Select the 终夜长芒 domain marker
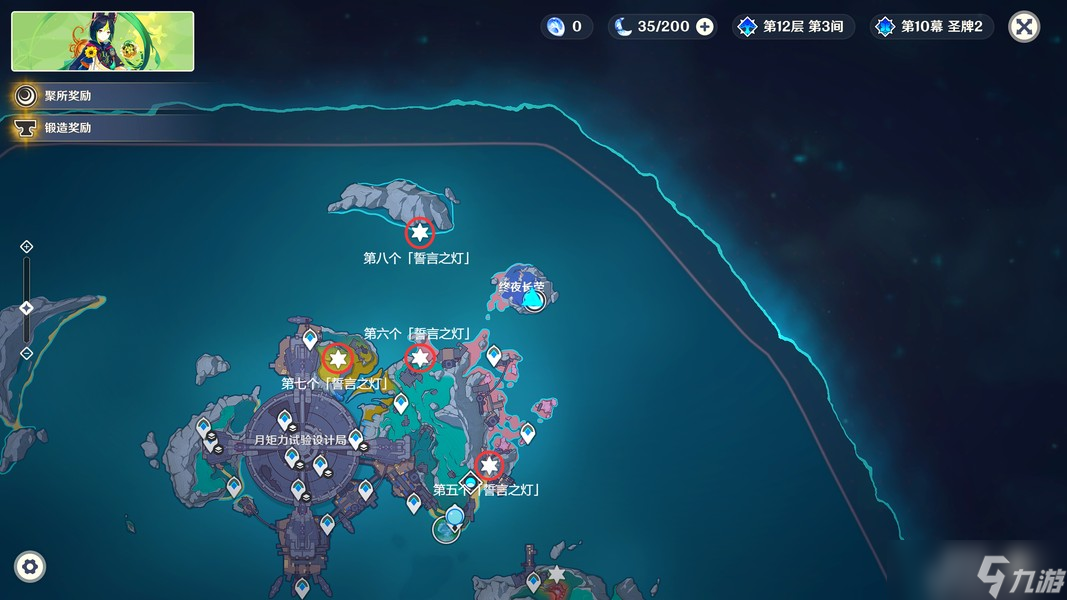This screenshot has height=600, width=1067. point(534,300)
